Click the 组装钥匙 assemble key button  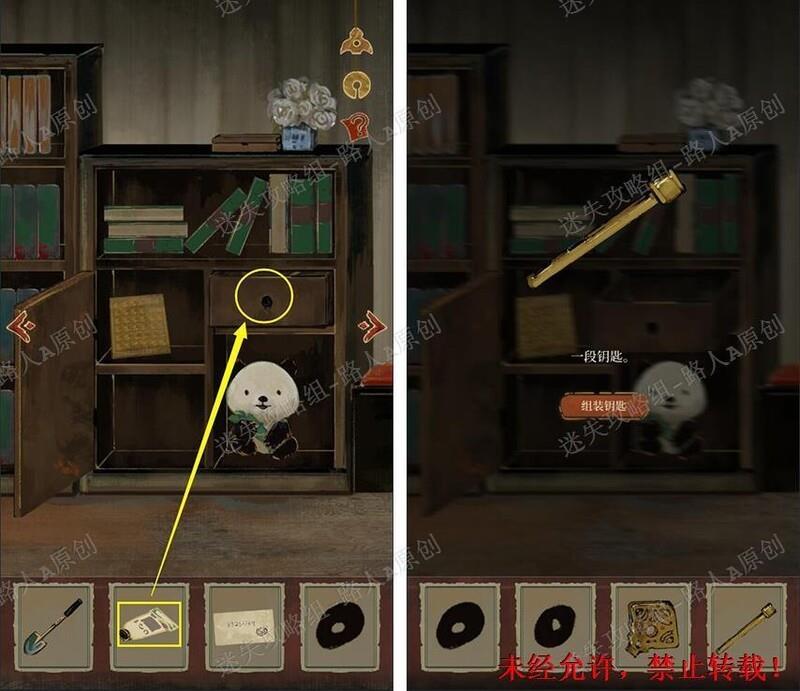pos(604,405)
